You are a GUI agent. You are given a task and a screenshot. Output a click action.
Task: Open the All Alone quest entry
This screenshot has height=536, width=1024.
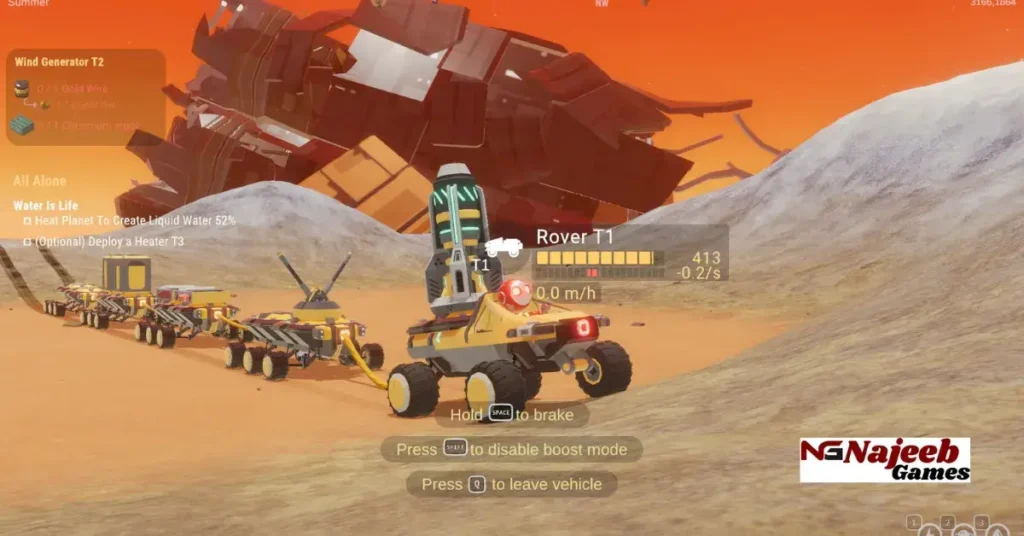click(40, 181)
